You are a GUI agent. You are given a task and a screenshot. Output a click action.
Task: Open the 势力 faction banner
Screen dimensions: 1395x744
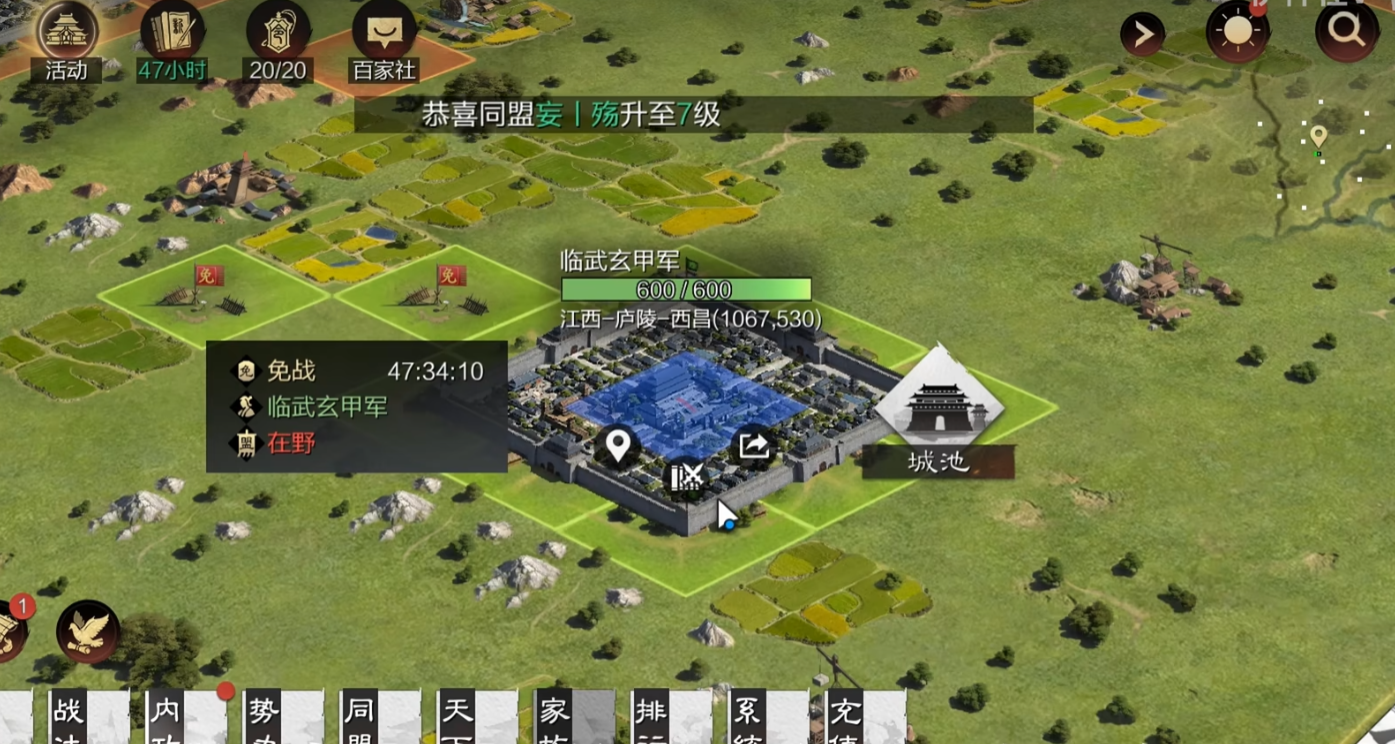click(264, 718)
